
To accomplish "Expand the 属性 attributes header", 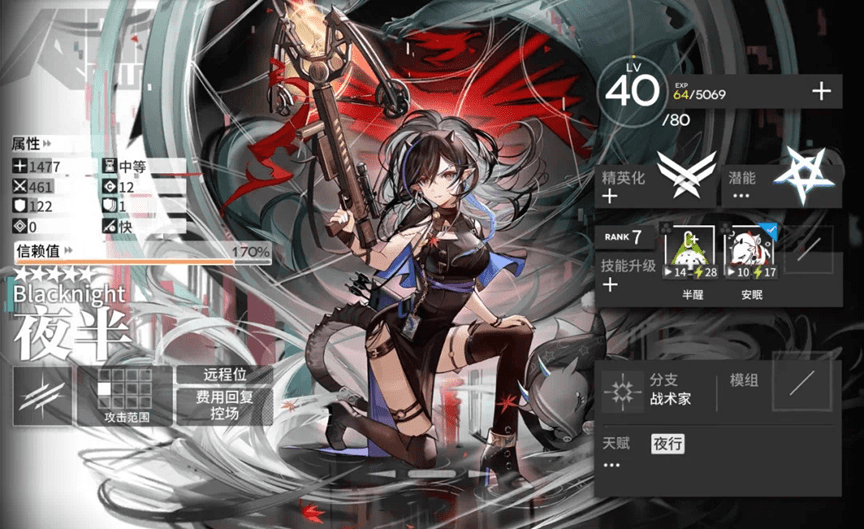I will pos(33,143).
